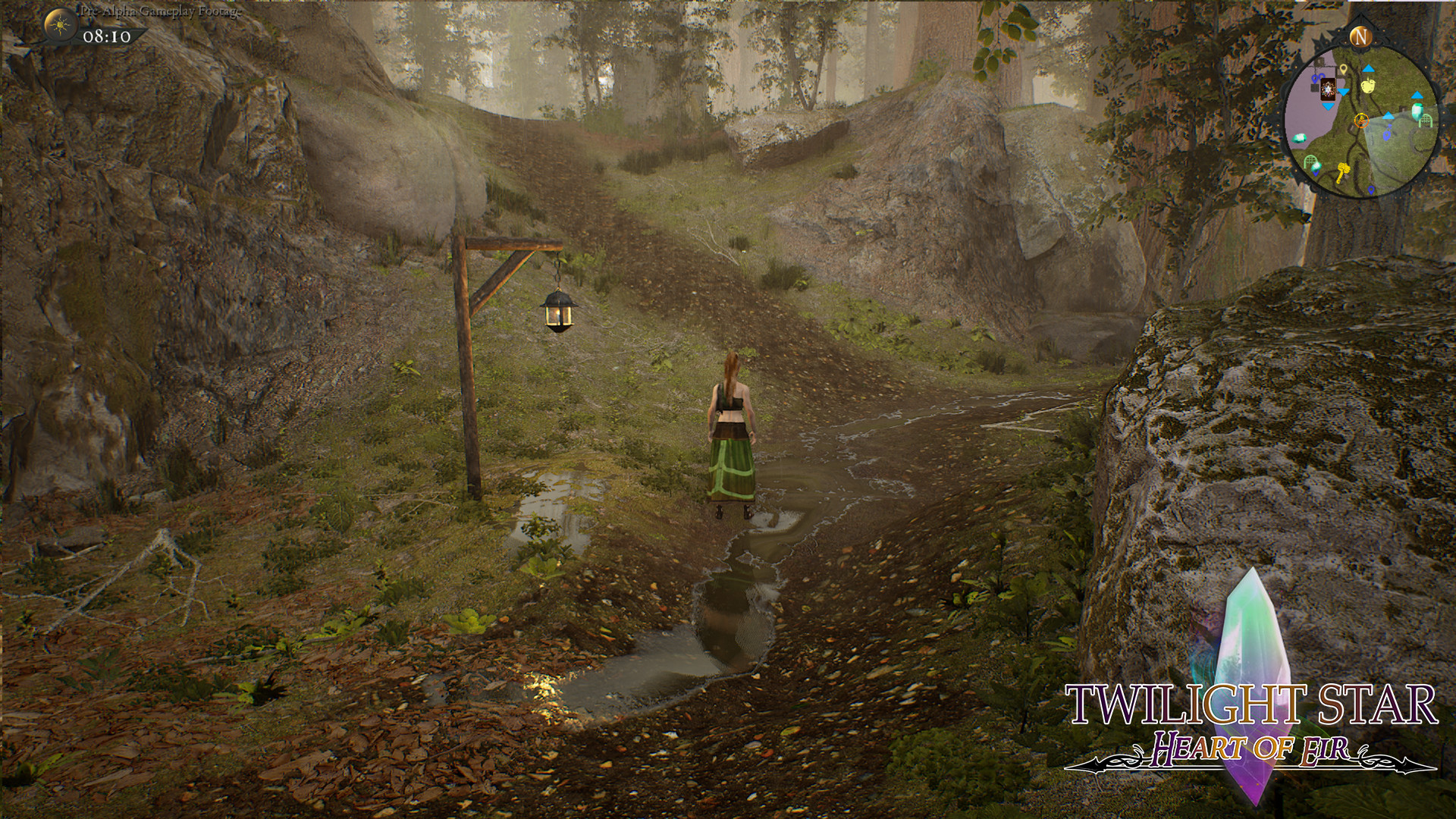Click the yellow location pin on the minimap
This screenshot has height=819, width=1456.
click(1344, 69)
